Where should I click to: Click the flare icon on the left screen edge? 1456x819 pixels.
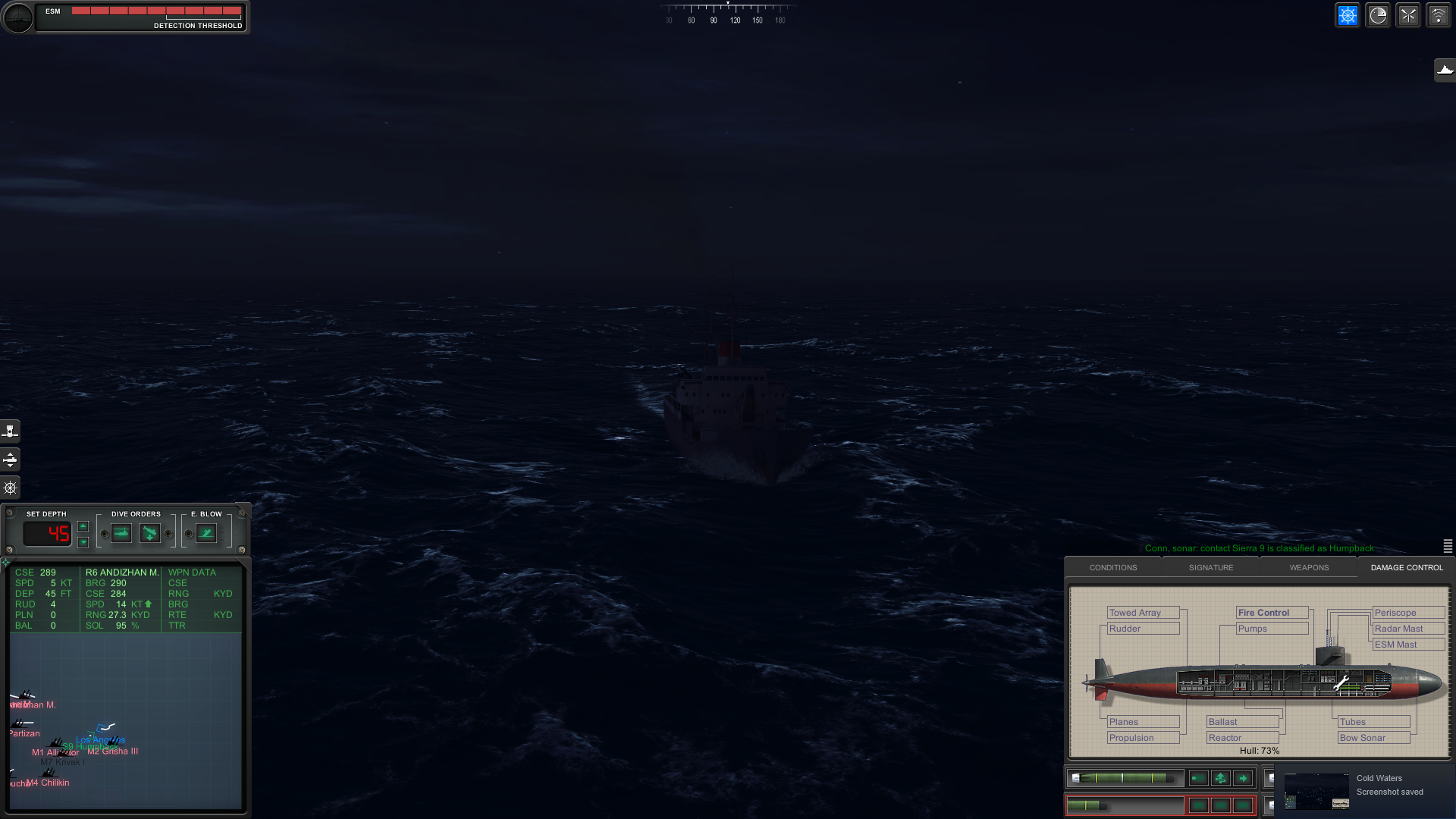[x=10, y=488]
